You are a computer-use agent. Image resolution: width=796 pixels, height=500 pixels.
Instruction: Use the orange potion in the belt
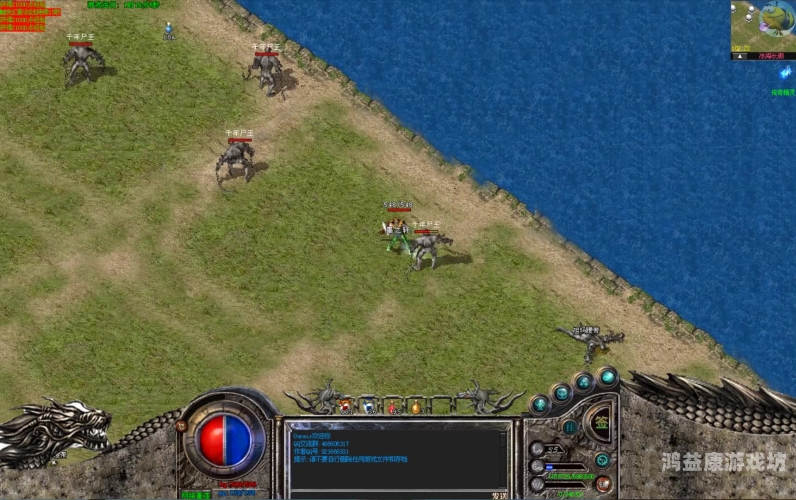coord(415,407)
